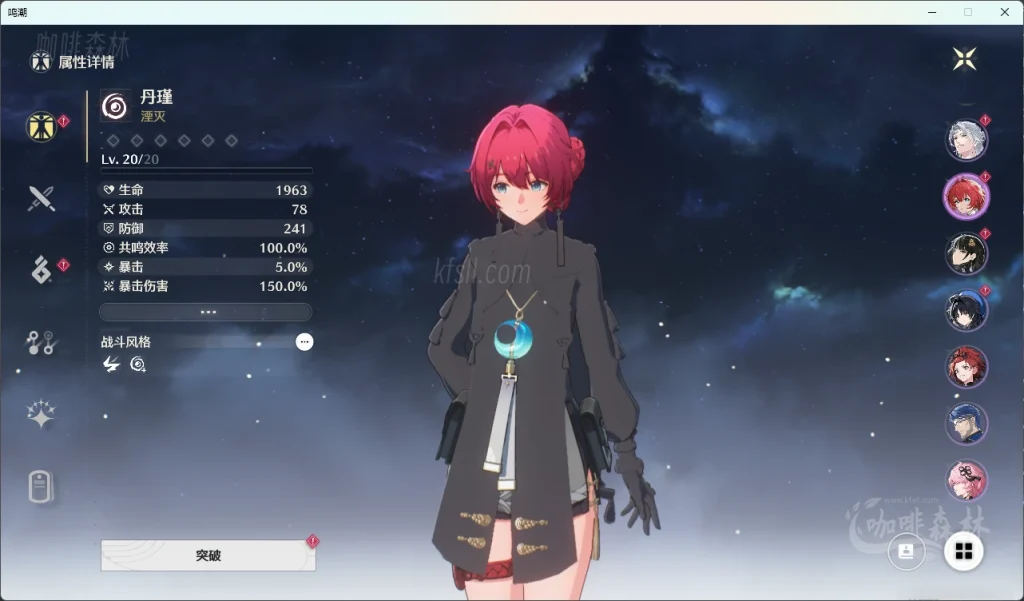Switch to the skill node tree tab
The height and width of the screenshot is (601, 1024).
pyautogui.click(x=41, y=343)
